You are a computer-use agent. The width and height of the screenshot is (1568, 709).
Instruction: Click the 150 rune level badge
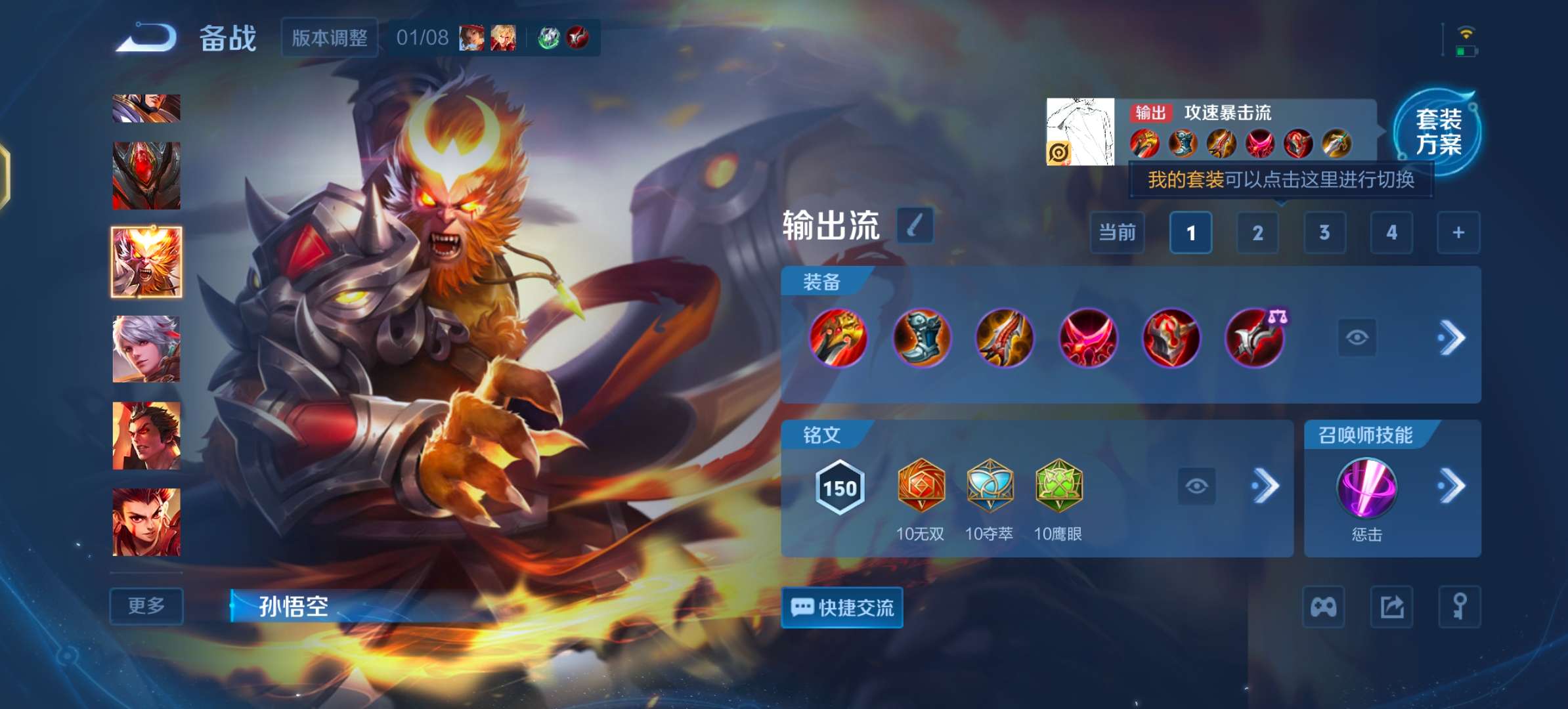(840, 488)
